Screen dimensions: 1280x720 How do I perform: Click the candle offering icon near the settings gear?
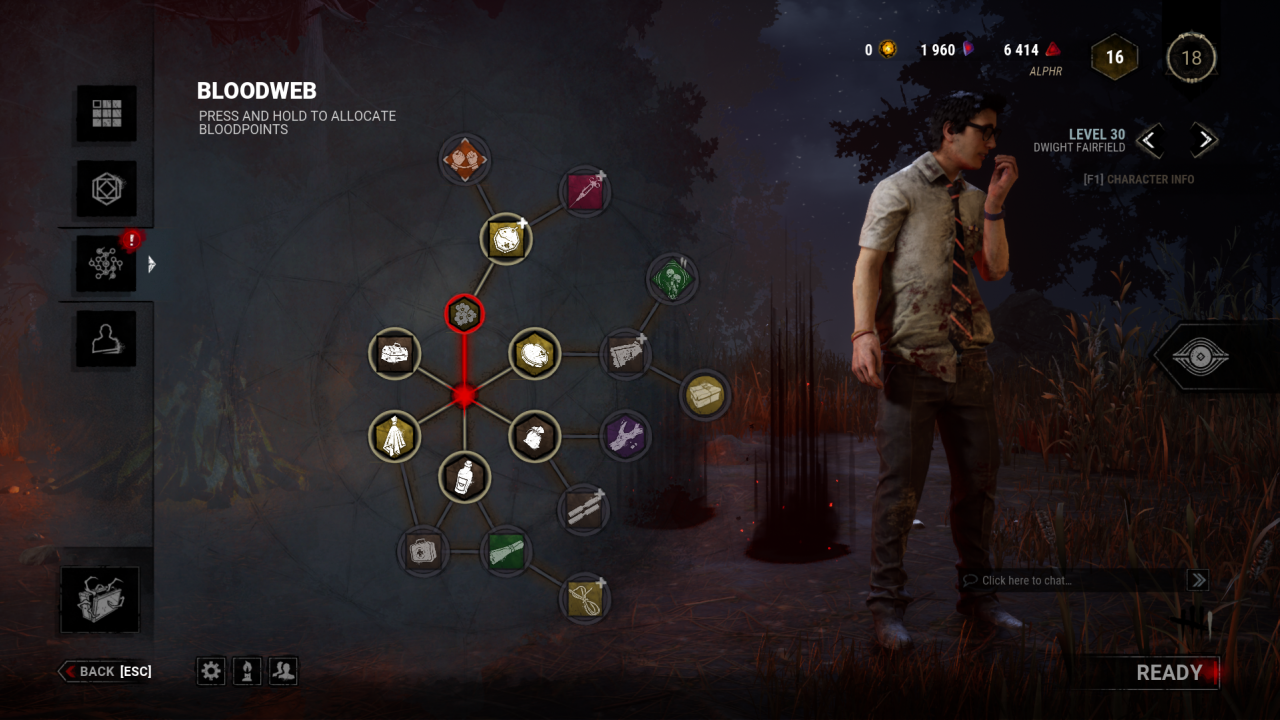click(247, 671)
